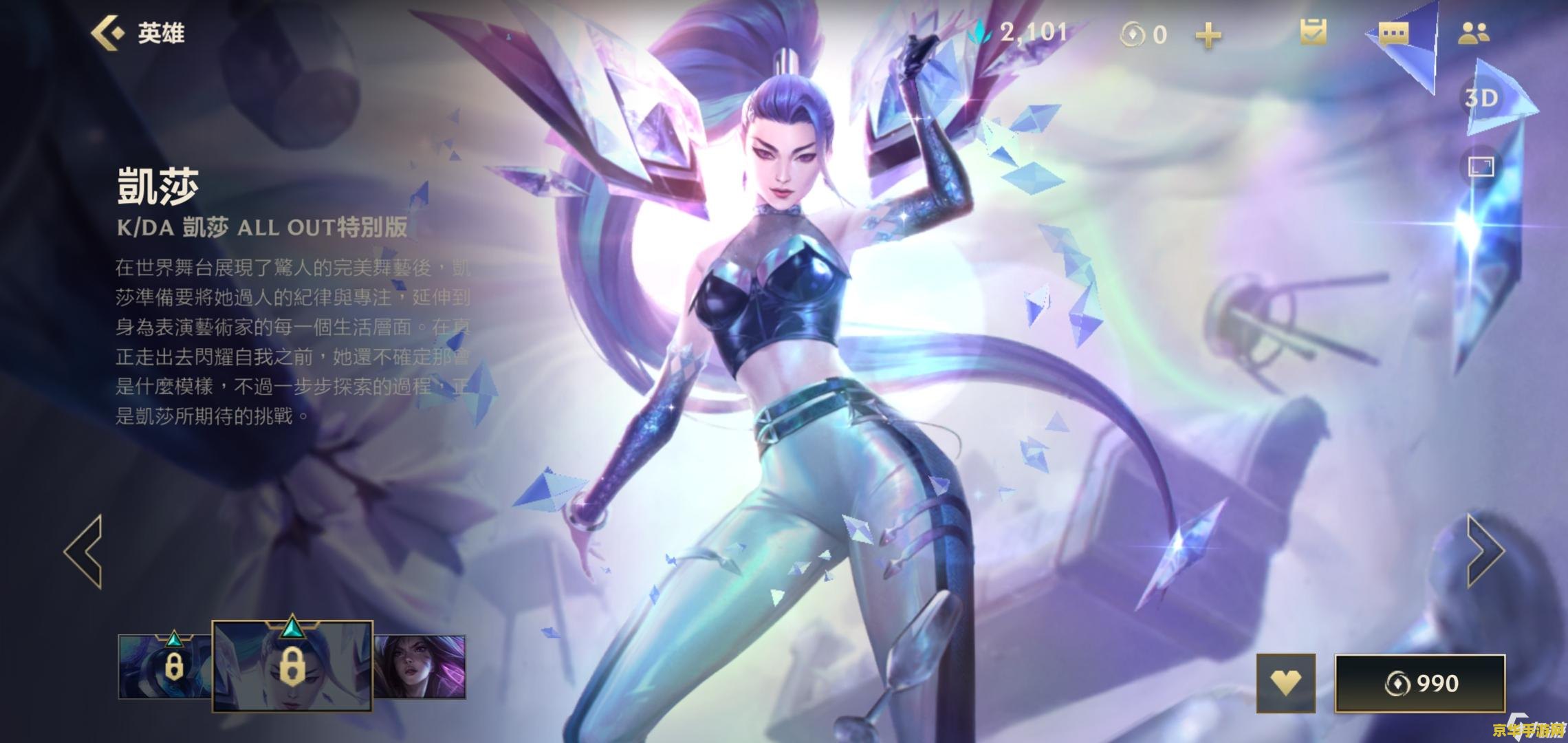The image size is (1568, 743).
Task: Show the next skin with right arrow
Action: [x=1484, y=551]
